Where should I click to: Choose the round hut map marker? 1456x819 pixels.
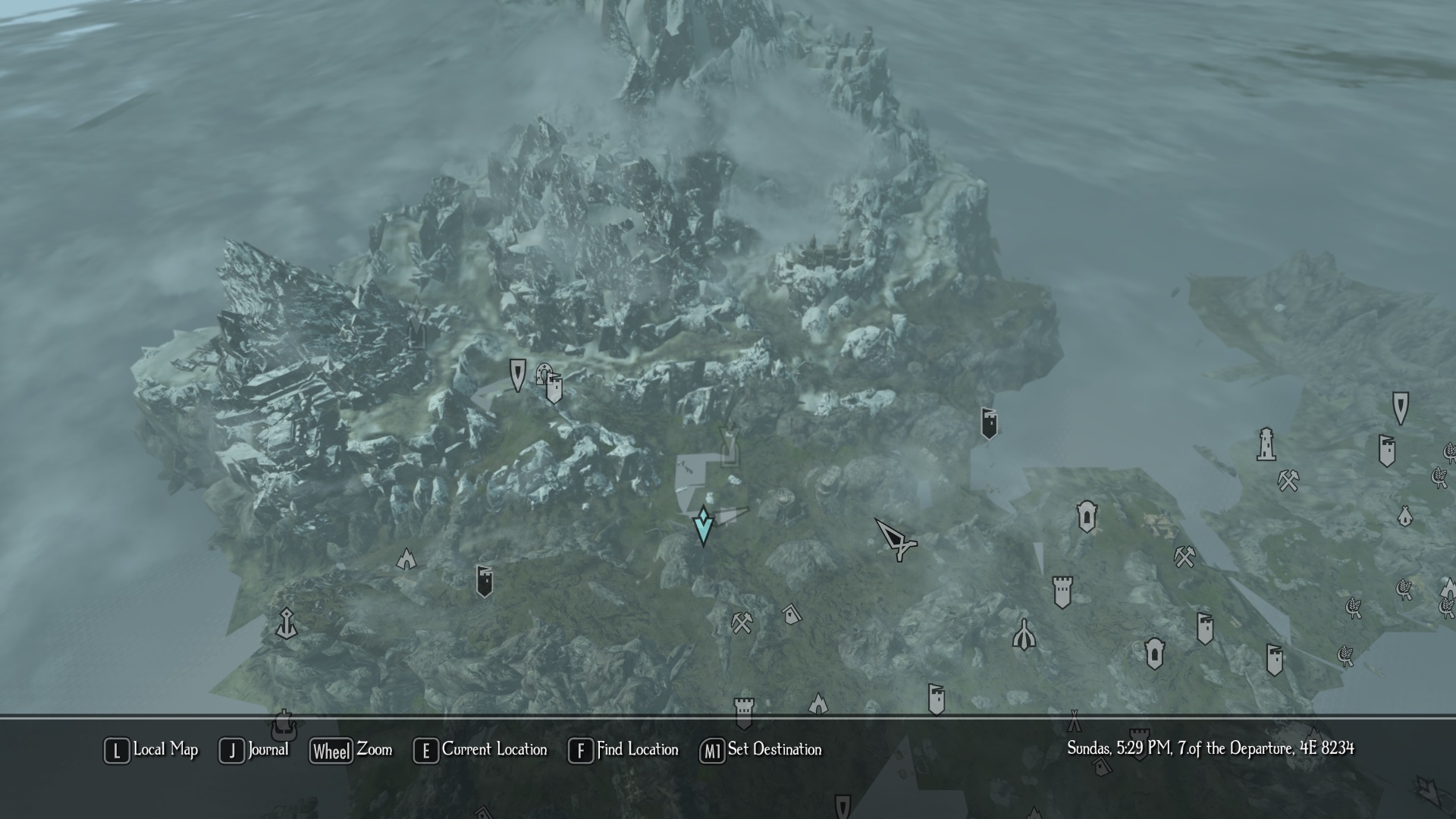[x=1404, y=516]
